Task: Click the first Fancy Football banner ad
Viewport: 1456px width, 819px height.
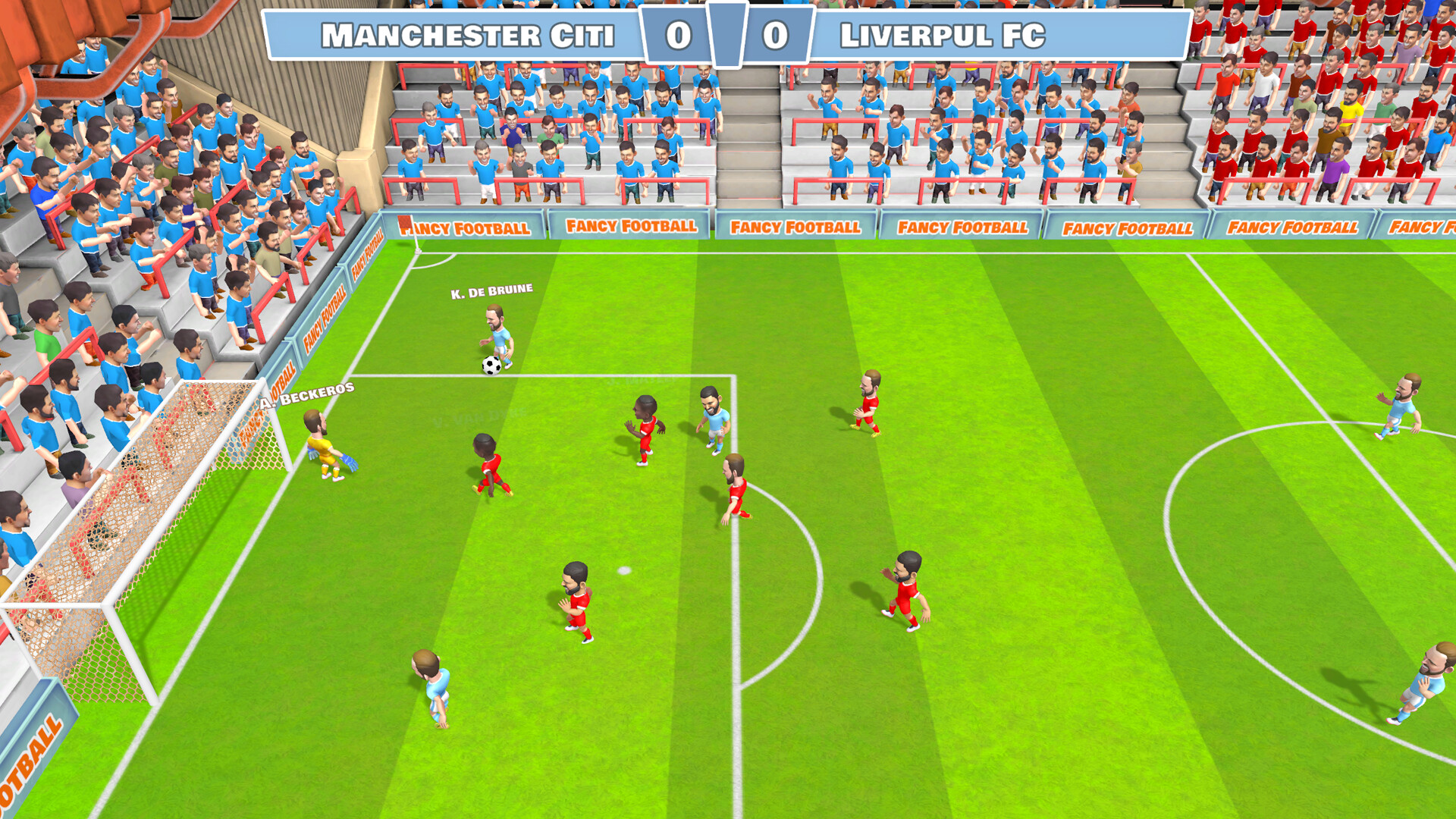Action: (x=466, y=227)
